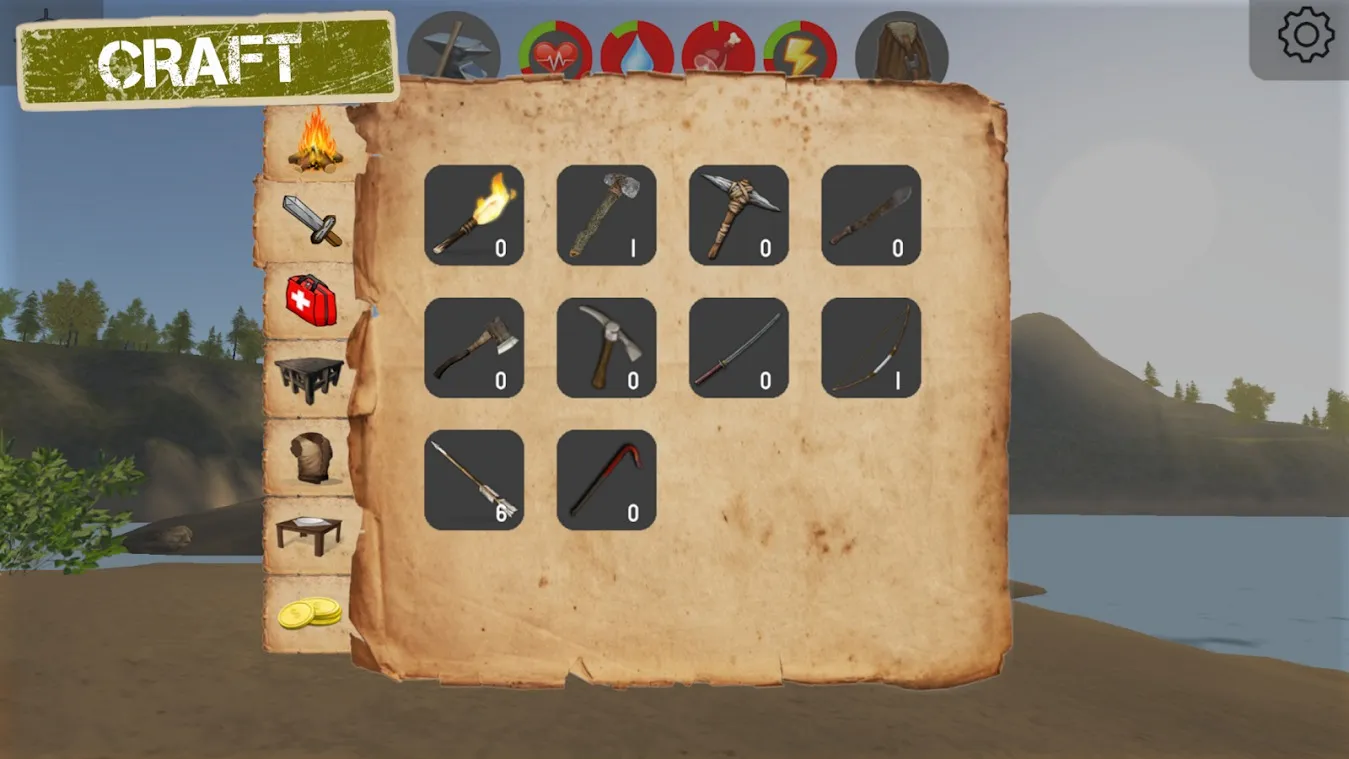Viewport: 1349px width, 759px height.
Task: Select the pickaxe recipe
Action: (x=607, y=347)
